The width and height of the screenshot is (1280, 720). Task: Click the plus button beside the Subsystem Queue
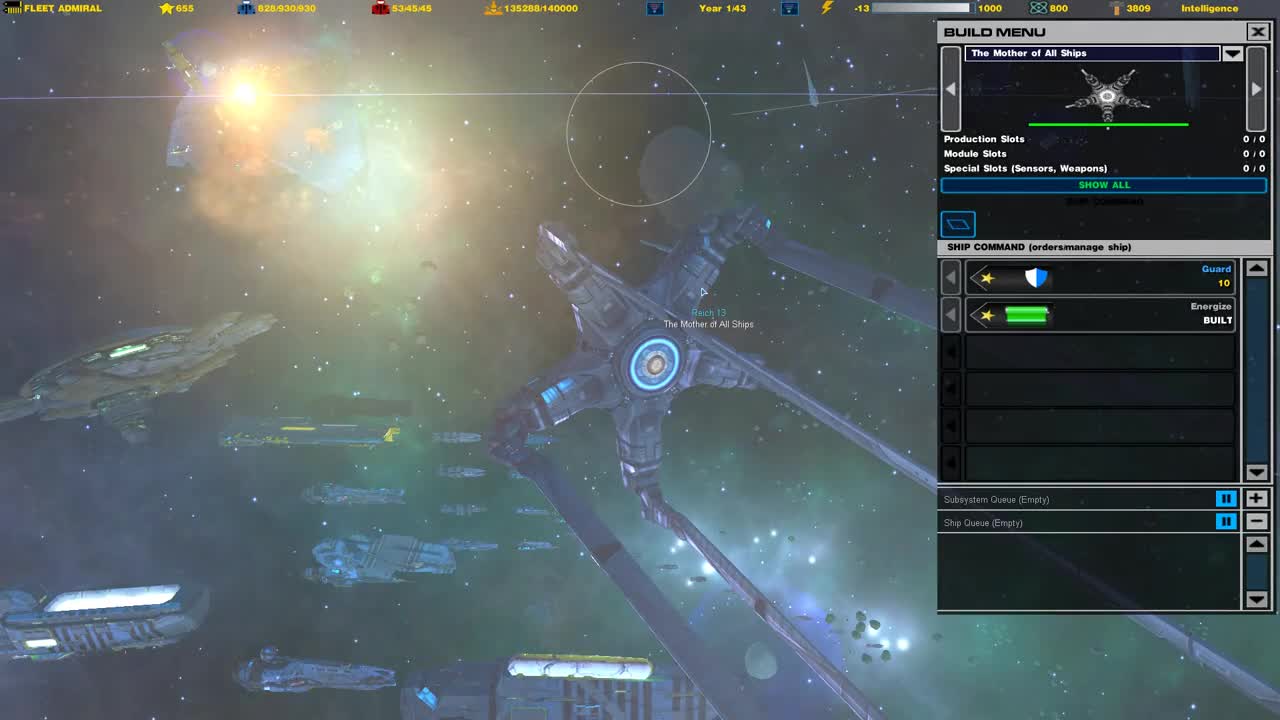[x=1256, y=498]
